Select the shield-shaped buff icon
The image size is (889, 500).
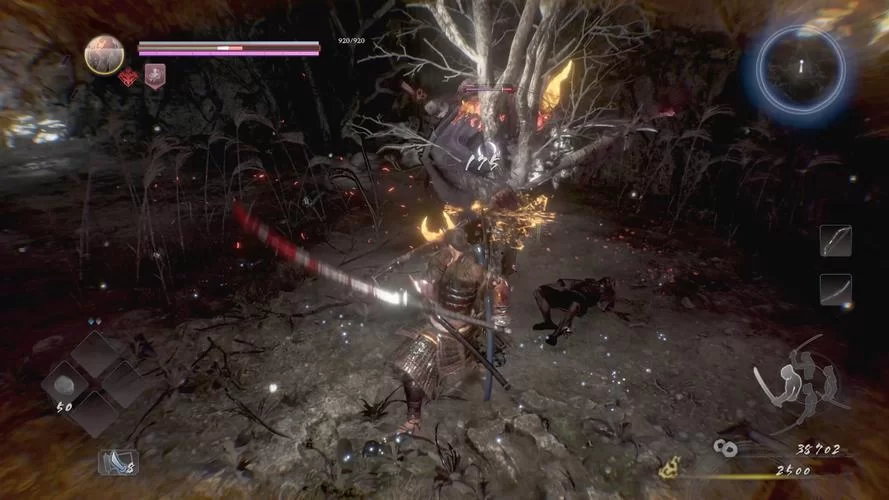click(x=155, y=77)
